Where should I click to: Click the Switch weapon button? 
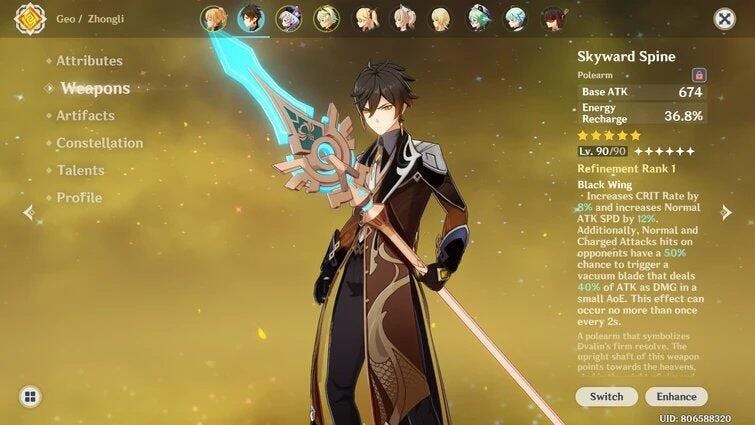coord(606,397)
